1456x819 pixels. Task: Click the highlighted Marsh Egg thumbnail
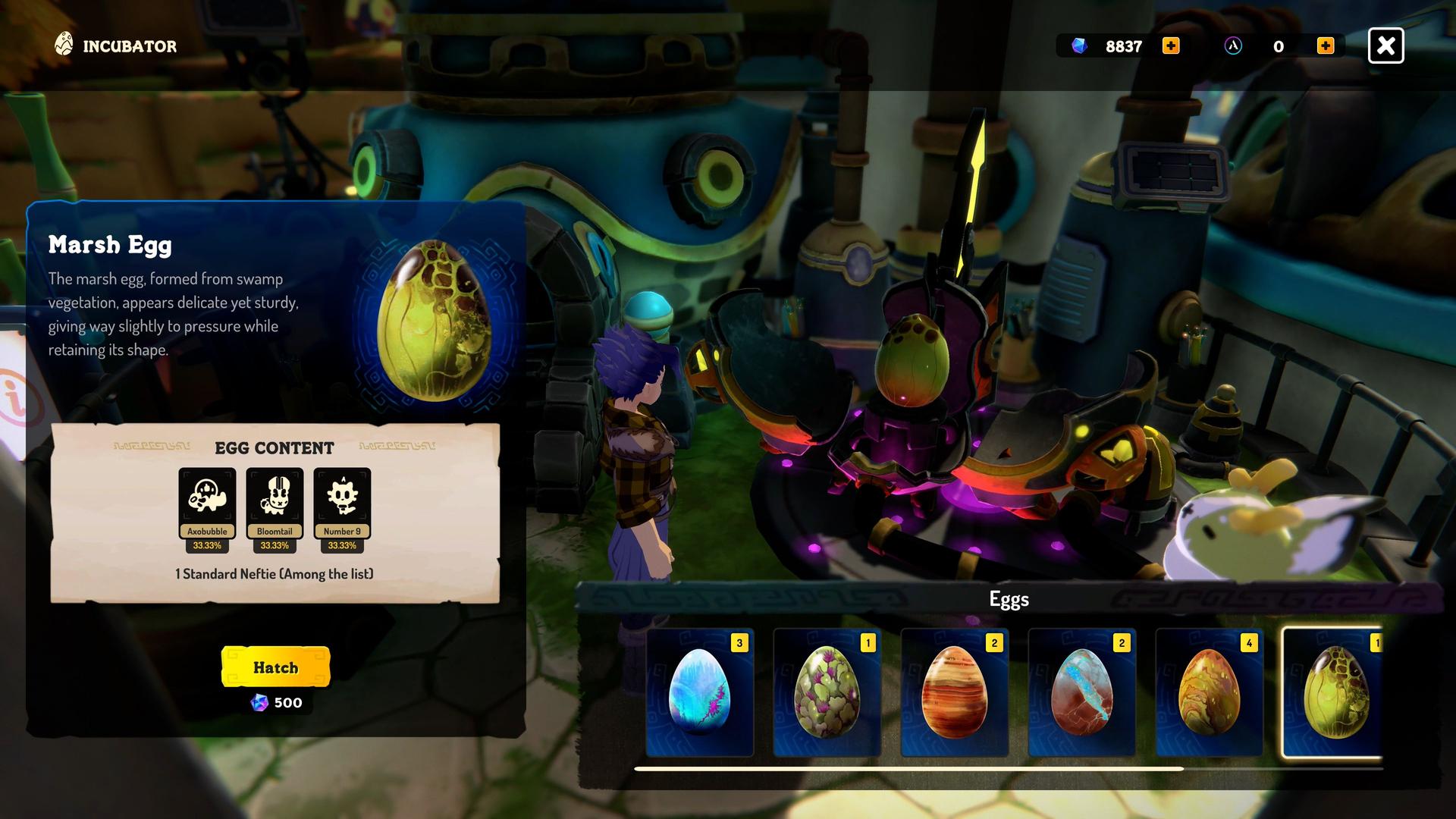[1335, 694]
